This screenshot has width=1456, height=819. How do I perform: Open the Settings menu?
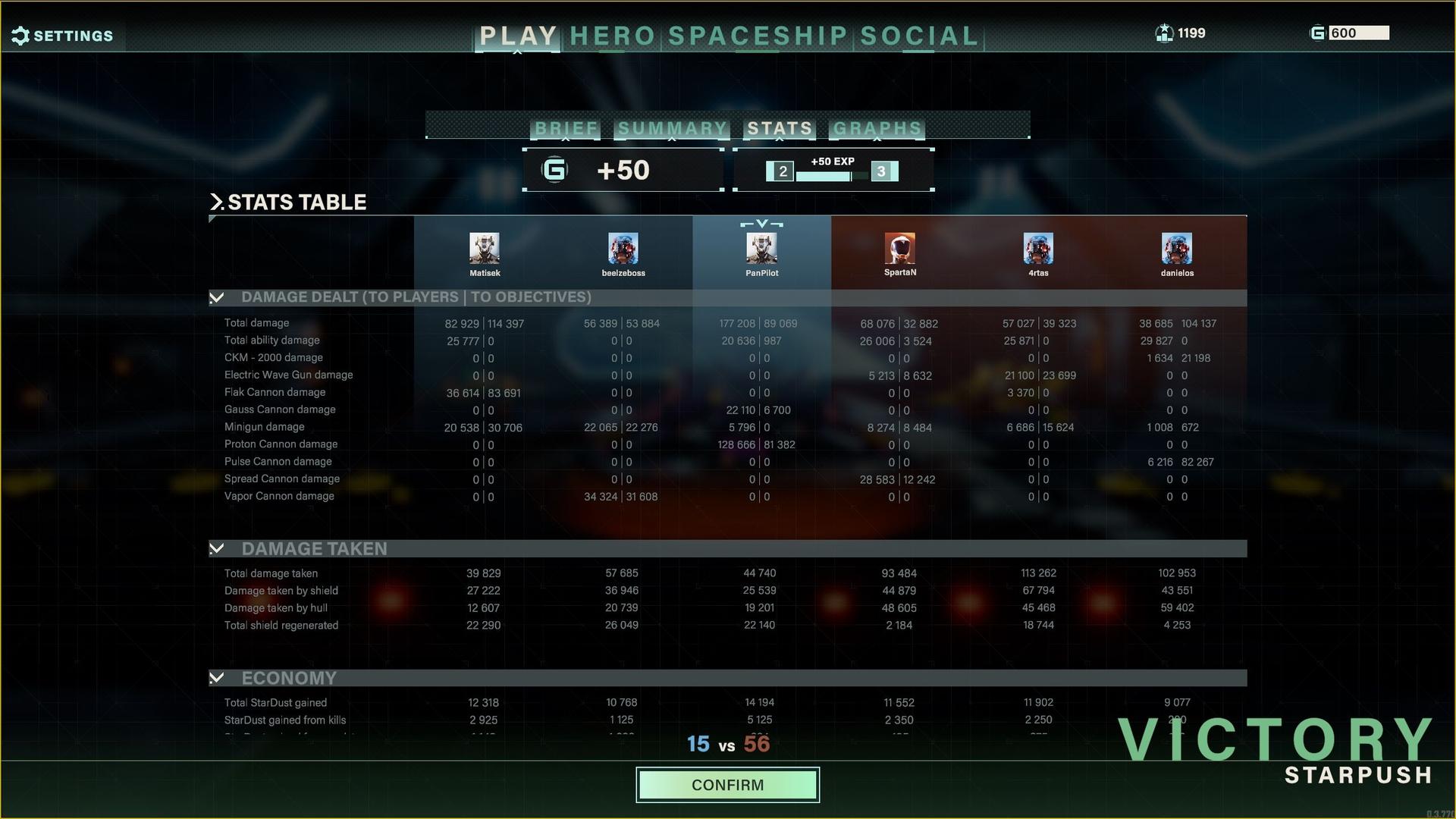tap(63, 36)
